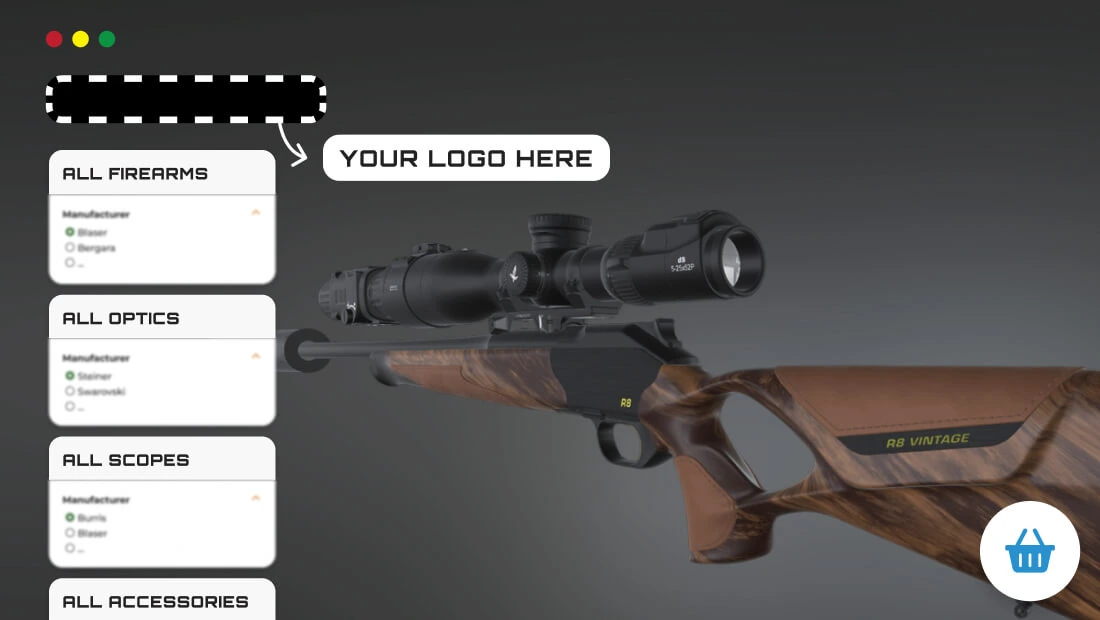Screen dimensions: 1100x620
Task: Choose Steiner as optics manufacturer
Action: coord(70,376)
